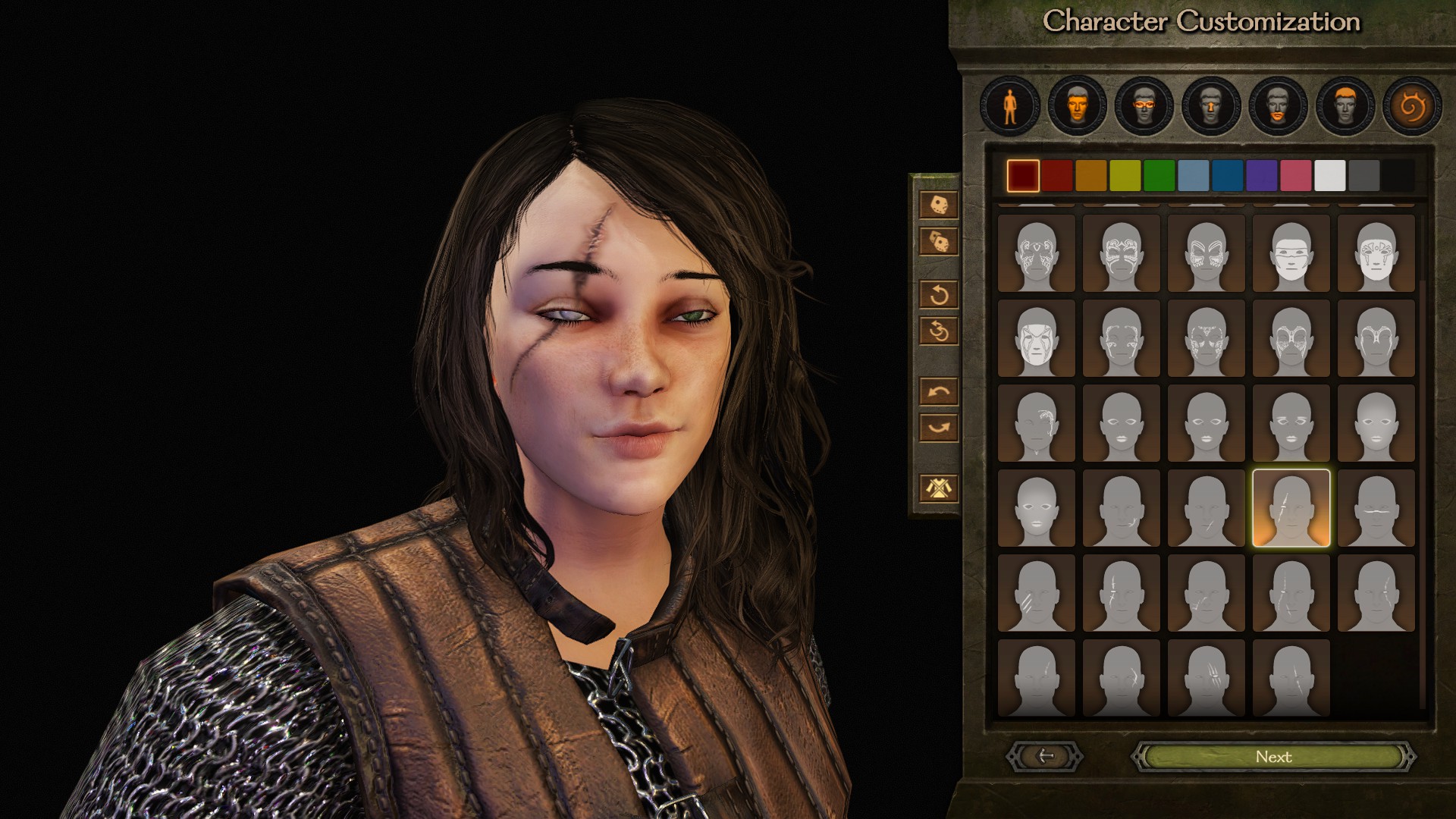Select the highlighted eye scar thumbnail

click(1291, 508)
